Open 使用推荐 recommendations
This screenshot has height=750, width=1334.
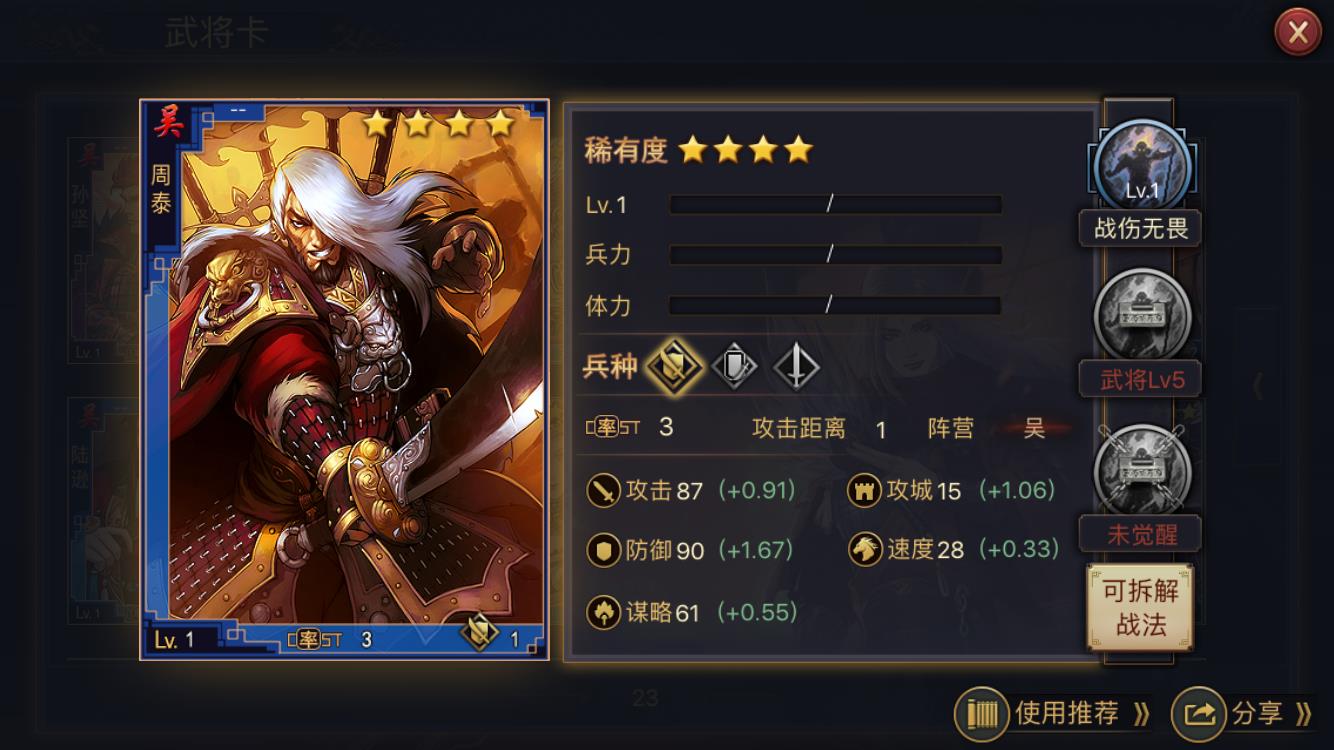1053,713
